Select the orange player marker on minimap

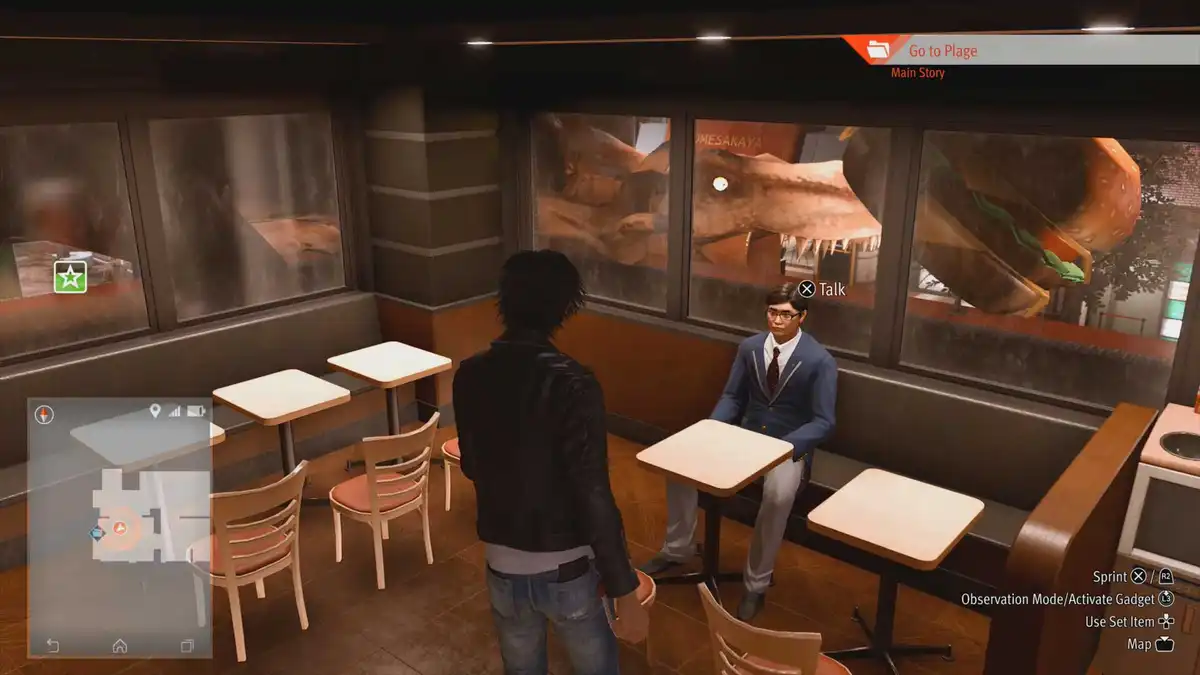tap(120, 526)
